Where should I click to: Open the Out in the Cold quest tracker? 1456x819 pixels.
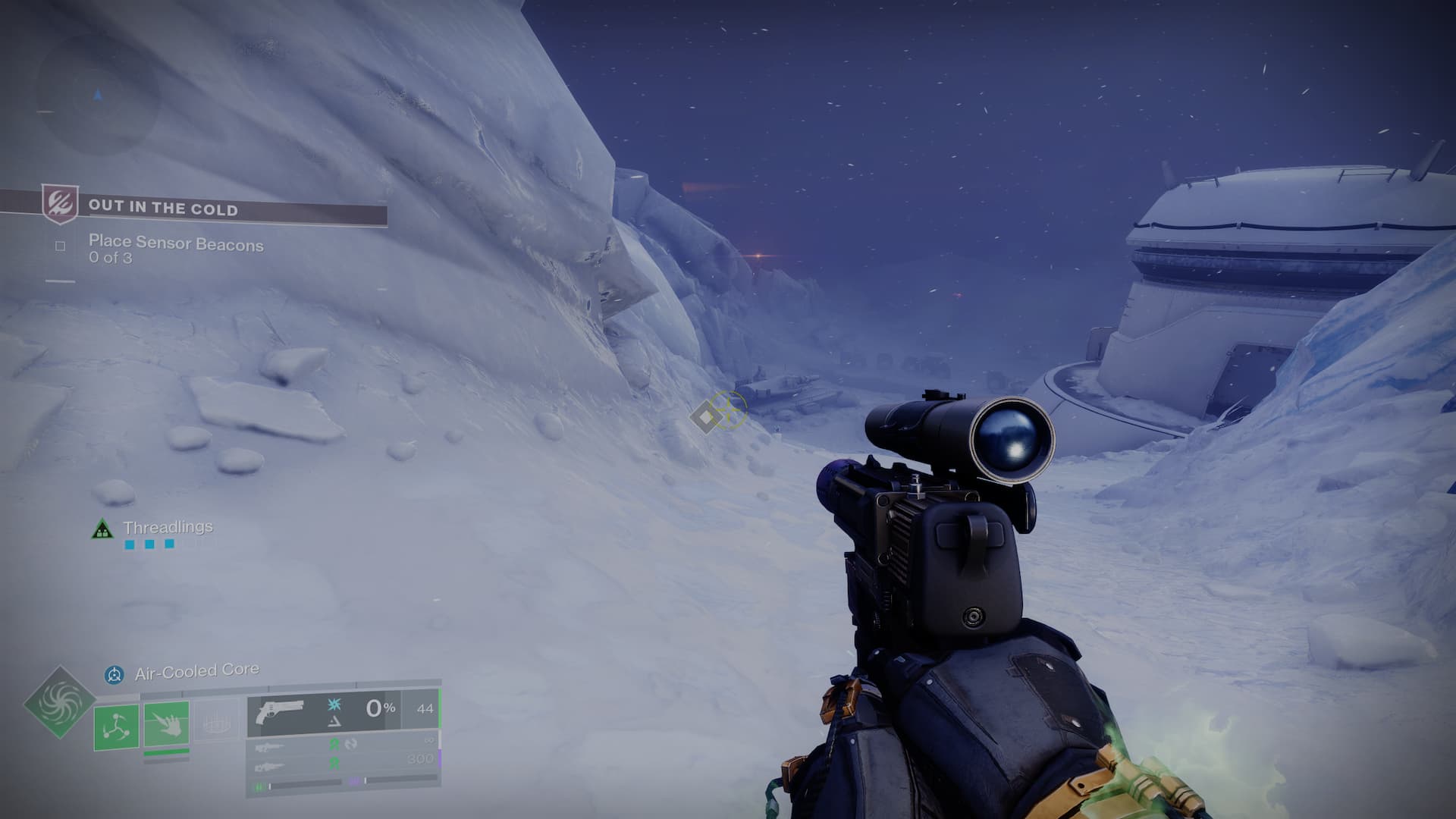pos(163,207)
